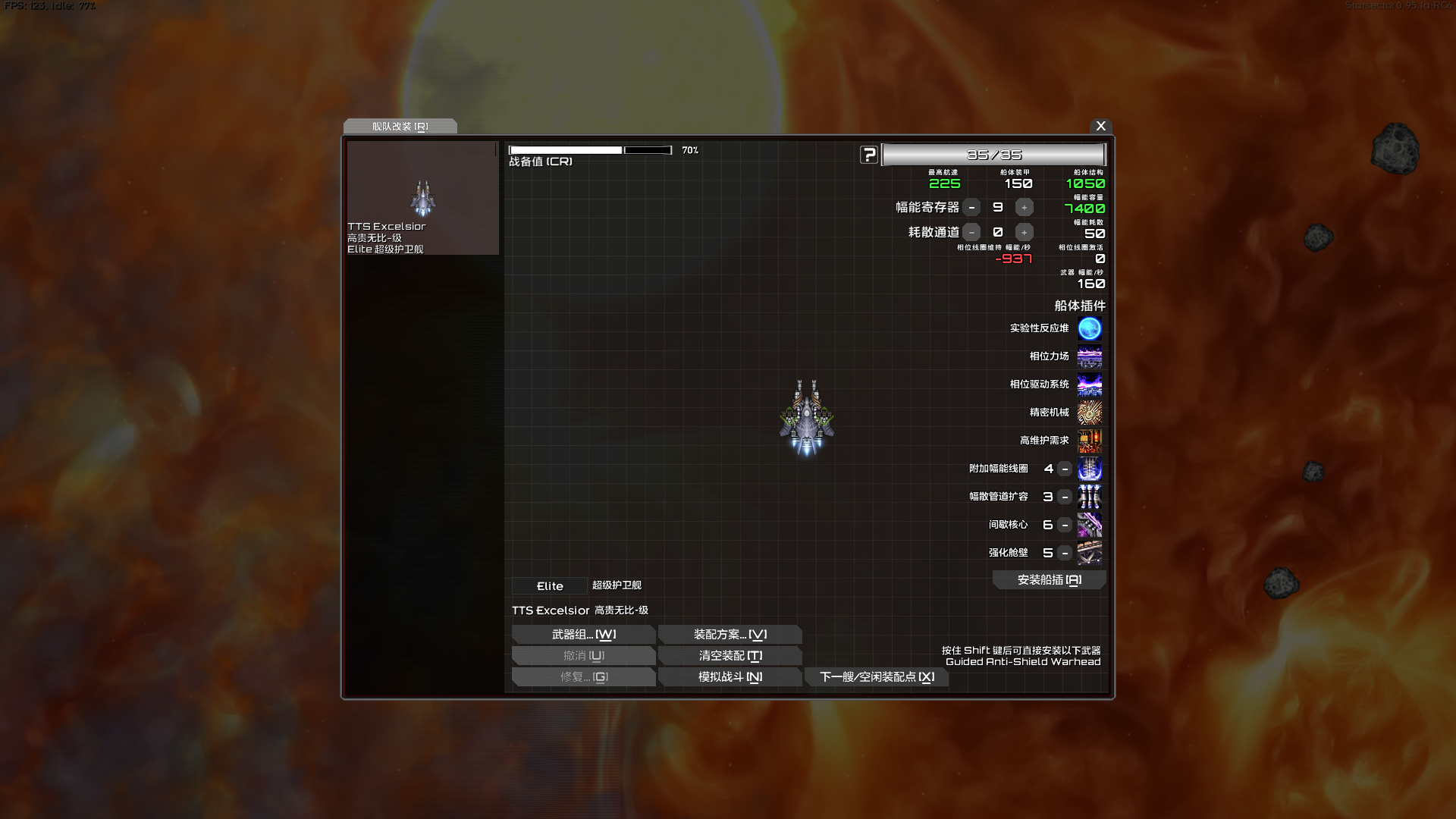Select the 强化舱壁 hullmod icon

click(1090, 553)
